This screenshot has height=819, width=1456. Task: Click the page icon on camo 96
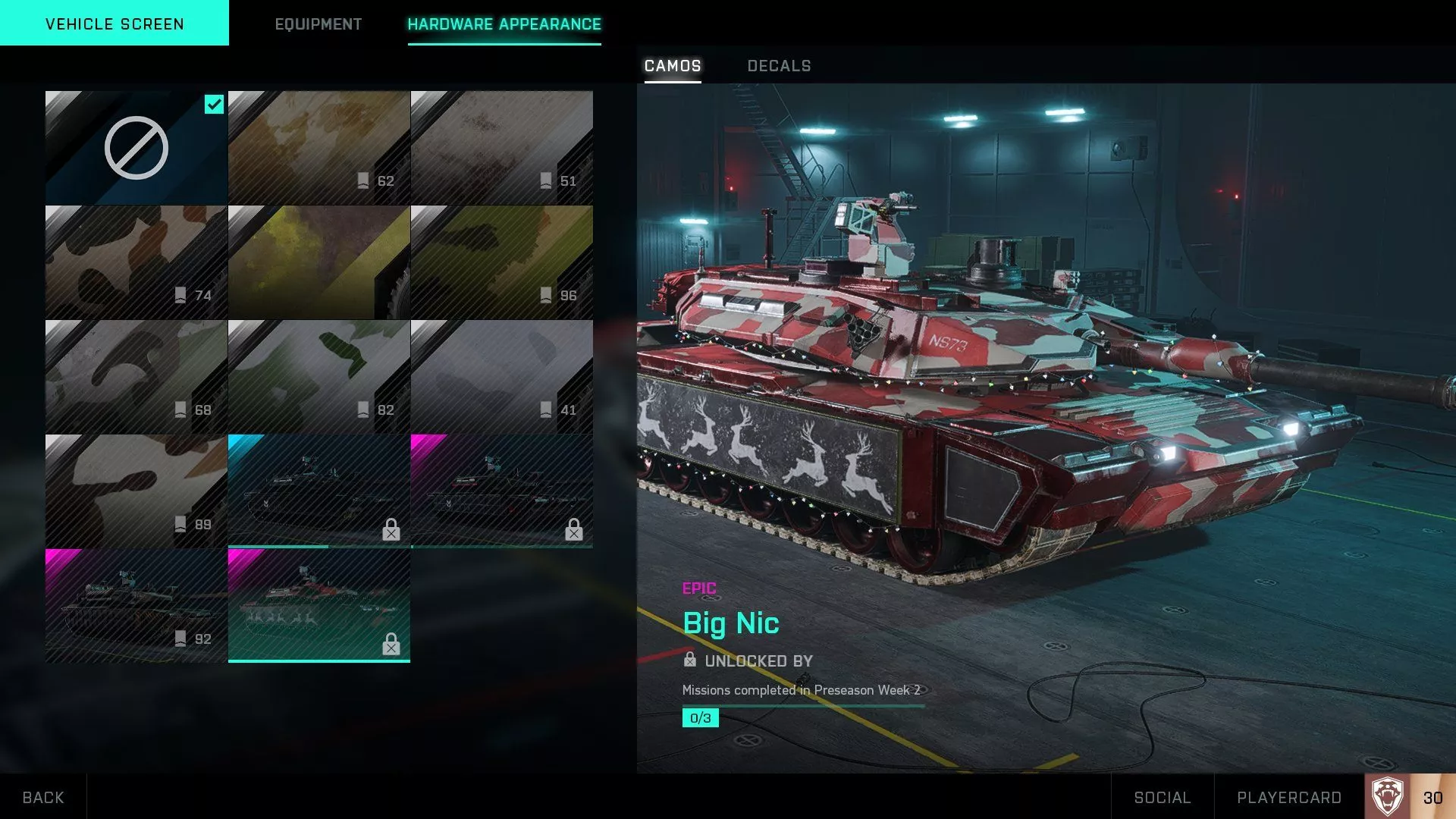548,295
